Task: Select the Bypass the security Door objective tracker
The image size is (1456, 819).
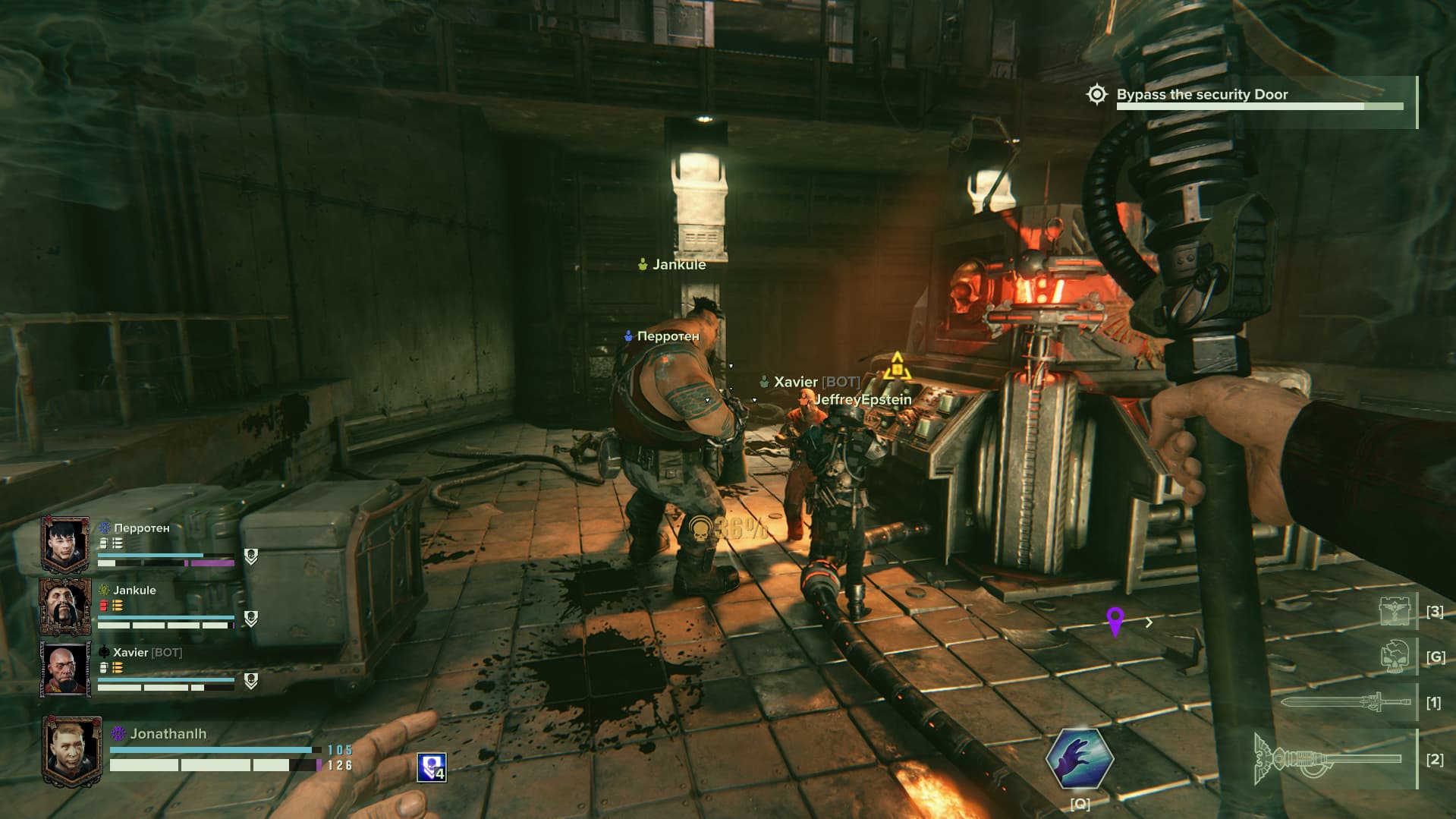Action: click(1202, 95)
